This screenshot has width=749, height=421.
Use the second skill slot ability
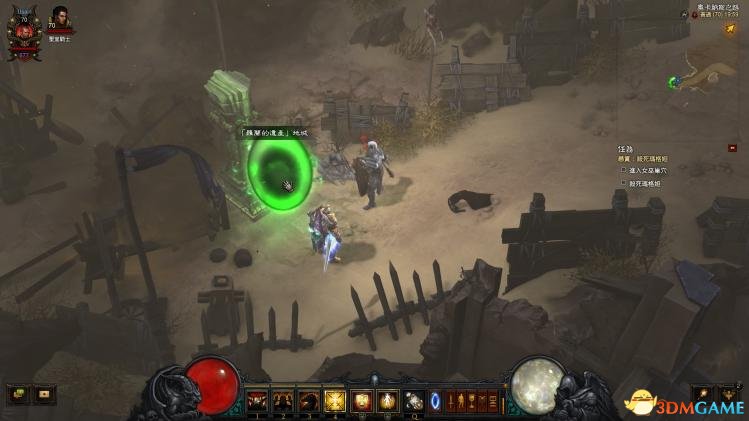(282, 400)
